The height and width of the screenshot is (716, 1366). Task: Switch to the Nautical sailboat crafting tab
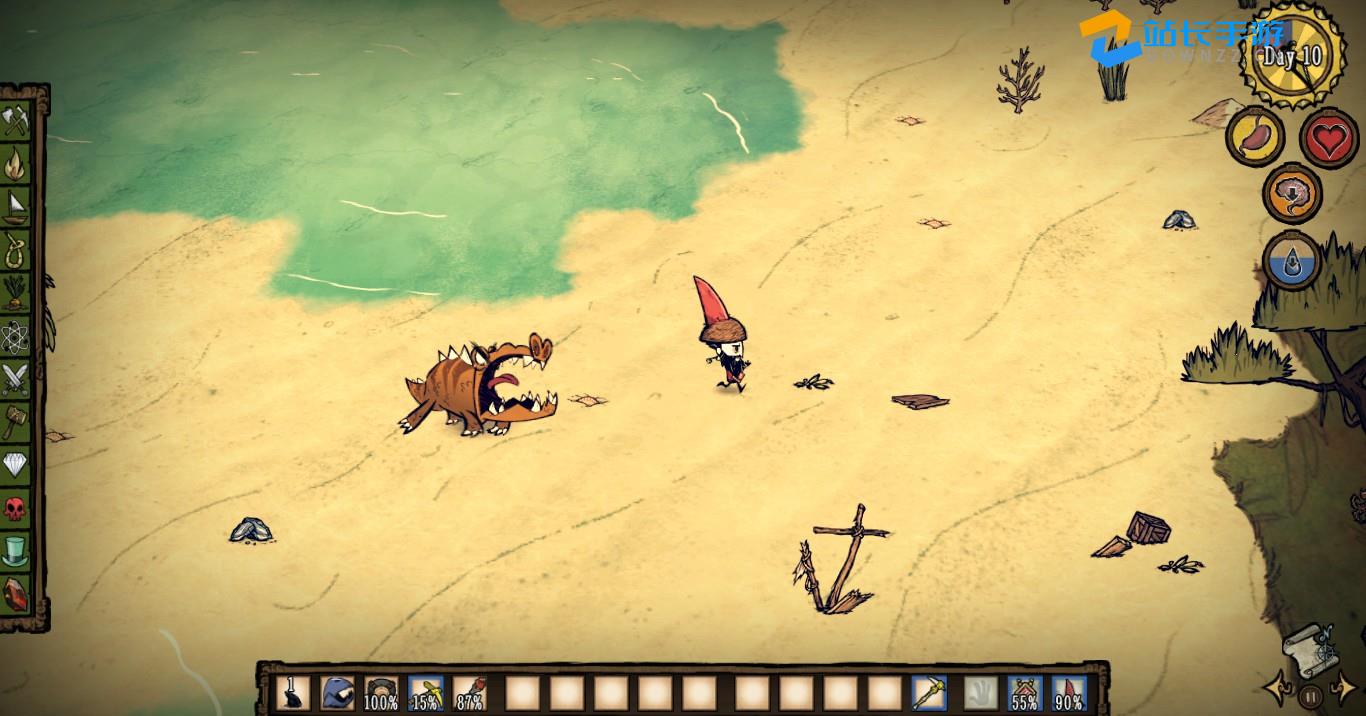click(x=16, y=205)
